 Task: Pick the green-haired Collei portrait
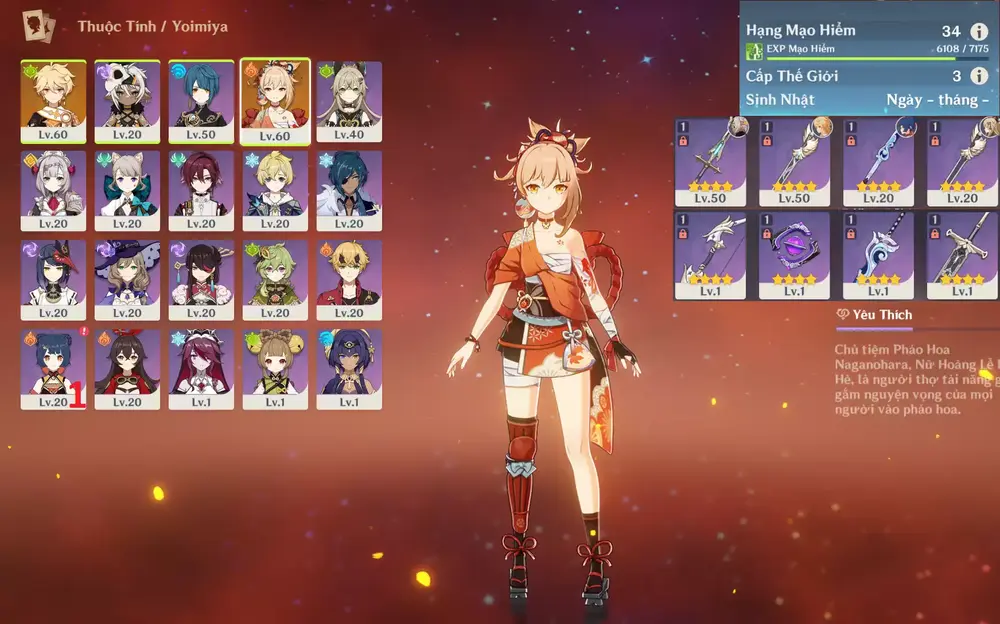tap(275, 279)
